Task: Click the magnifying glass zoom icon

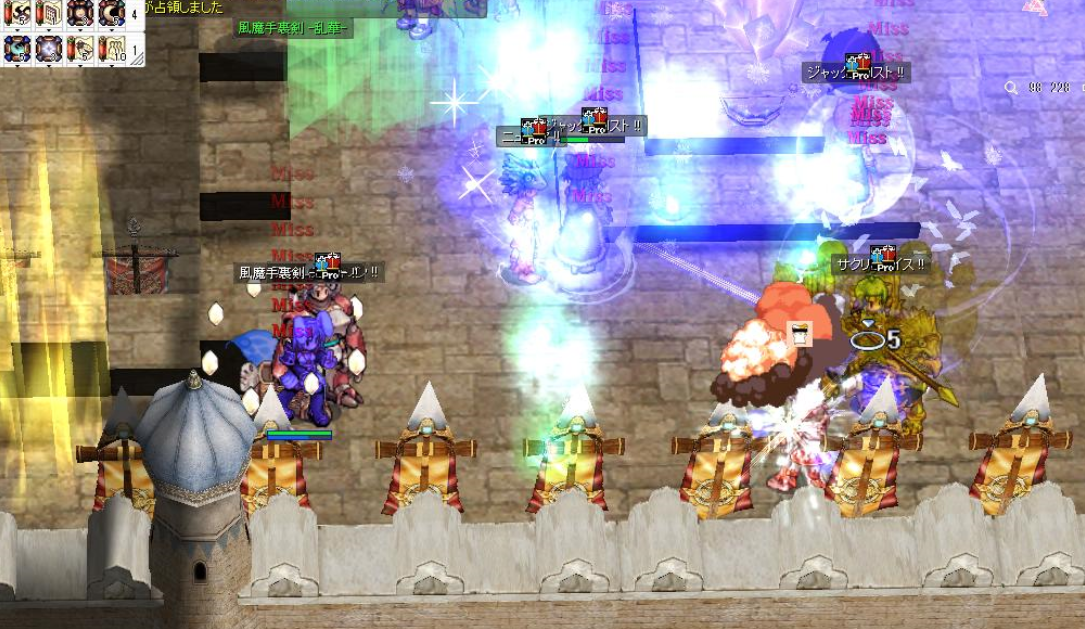Action: click(1010, 88)
